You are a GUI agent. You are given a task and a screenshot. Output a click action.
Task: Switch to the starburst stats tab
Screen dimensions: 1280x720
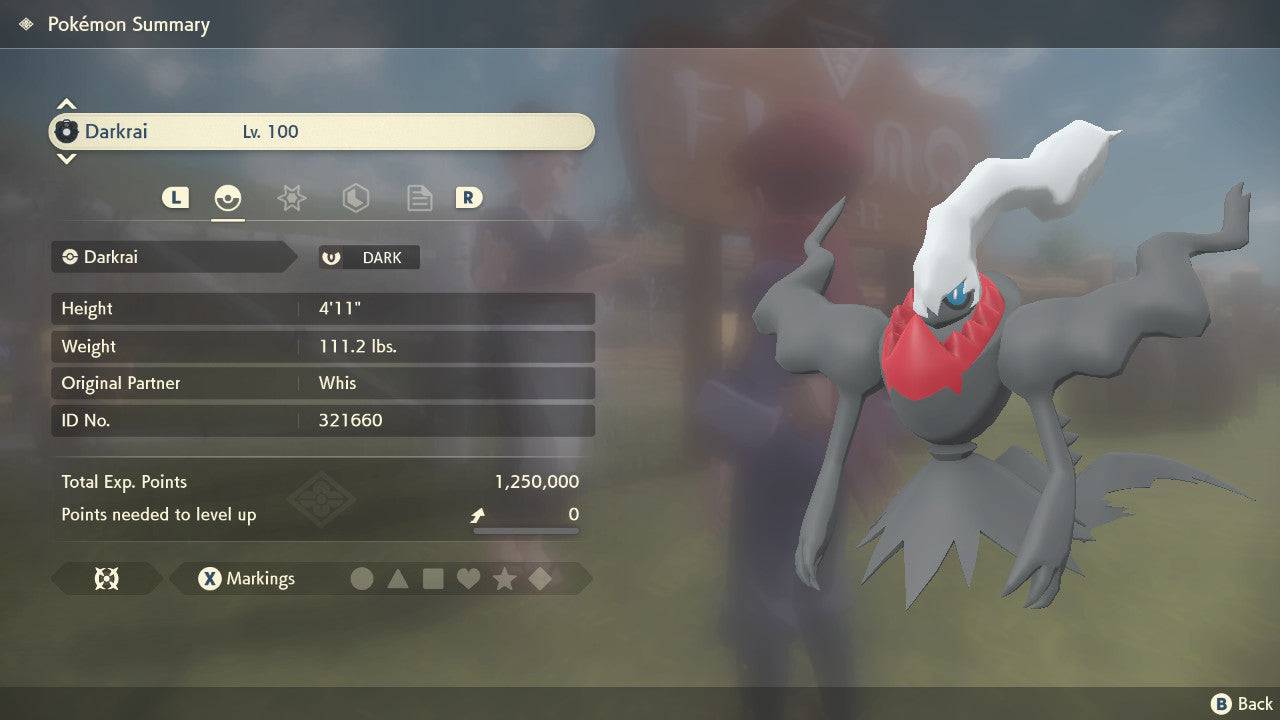click(291, 198)
